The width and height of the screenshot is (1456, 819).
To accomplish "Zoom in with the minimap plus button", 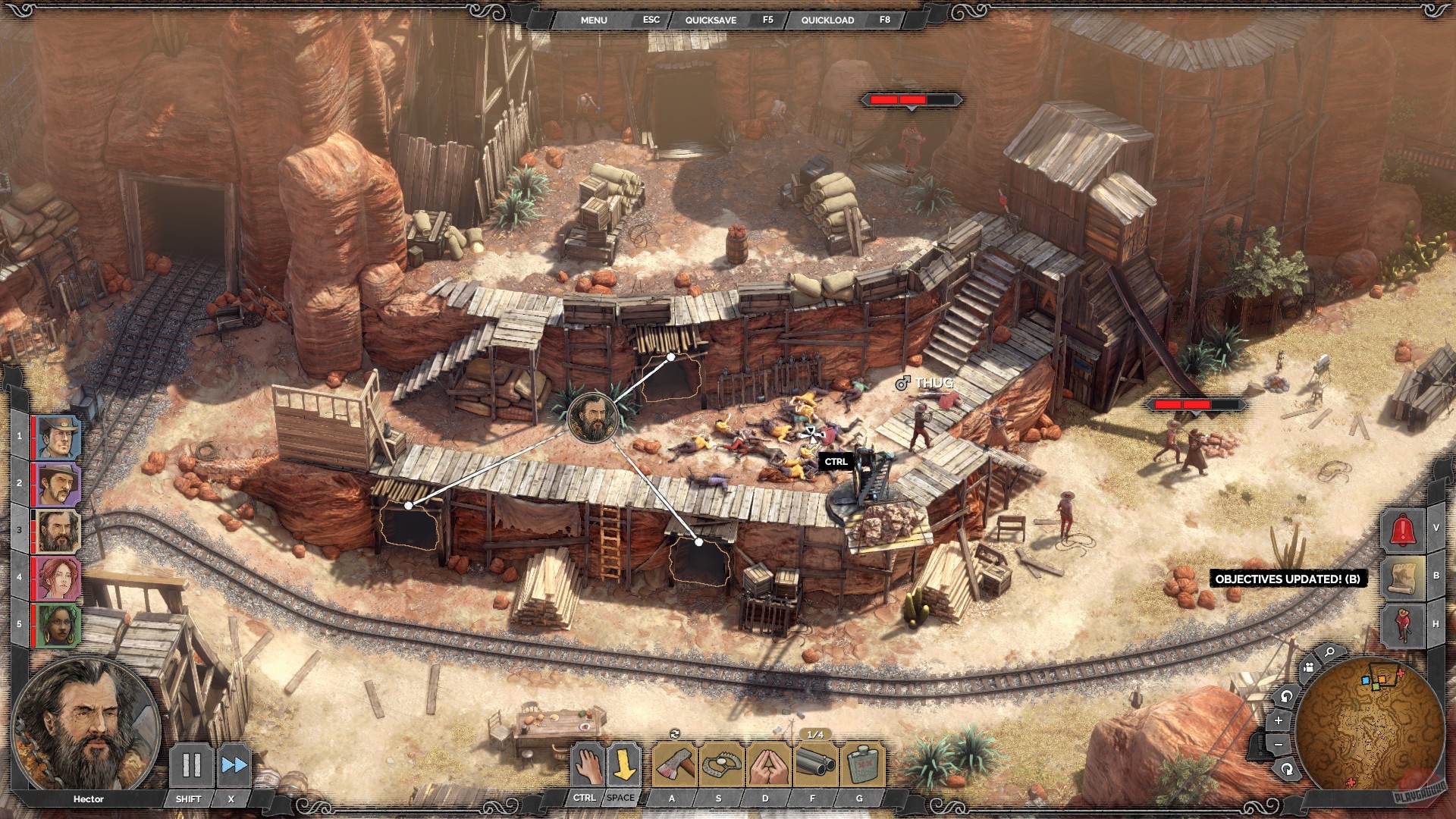I will coord(1279,720).
